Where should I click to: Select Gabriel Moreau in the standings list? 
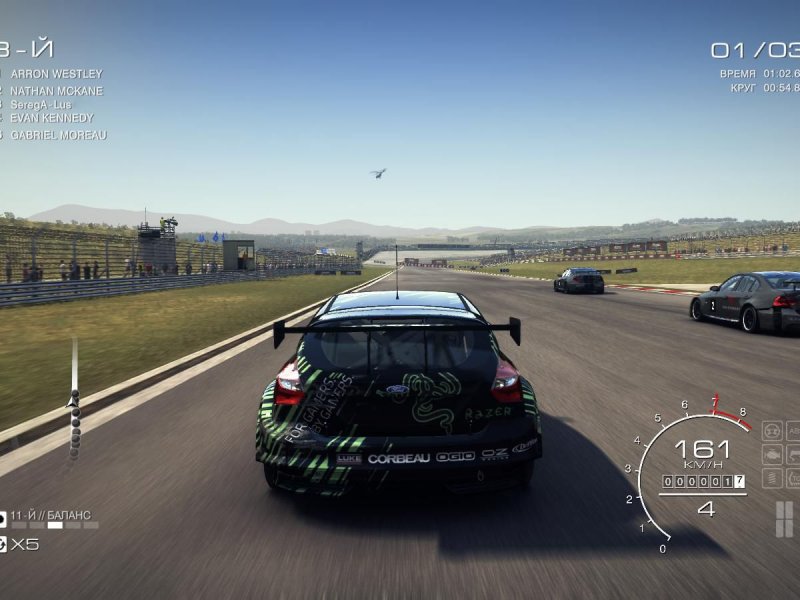(x=58, y=134)
